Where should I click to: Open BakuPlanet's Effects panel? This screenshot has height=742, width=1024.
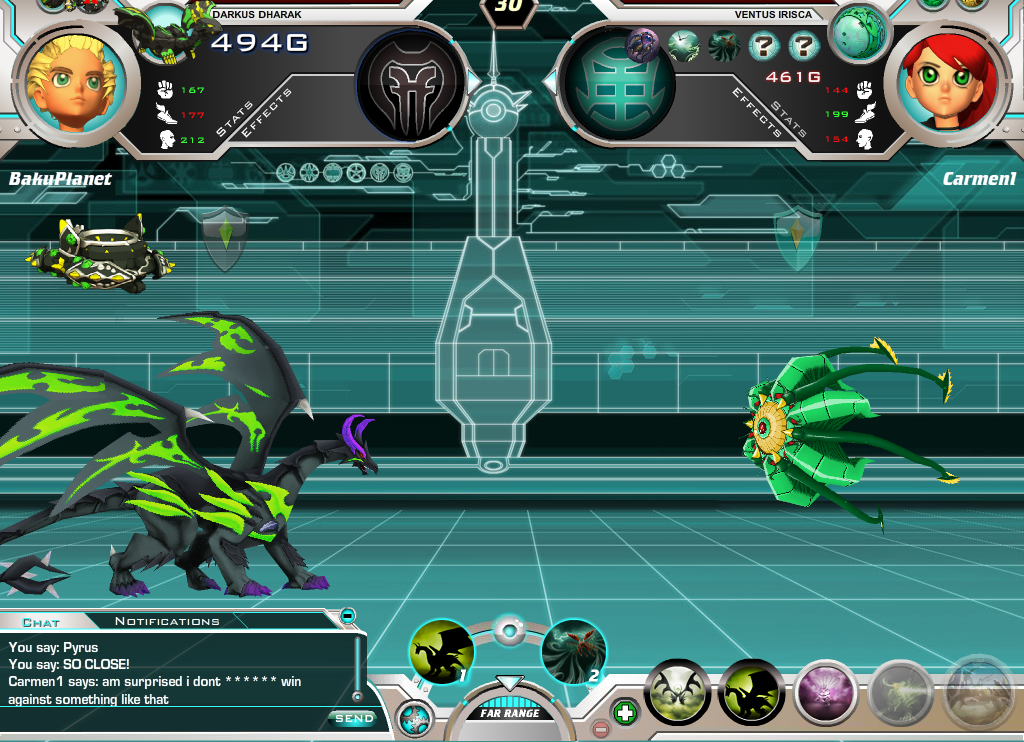(x=268, y=112)
